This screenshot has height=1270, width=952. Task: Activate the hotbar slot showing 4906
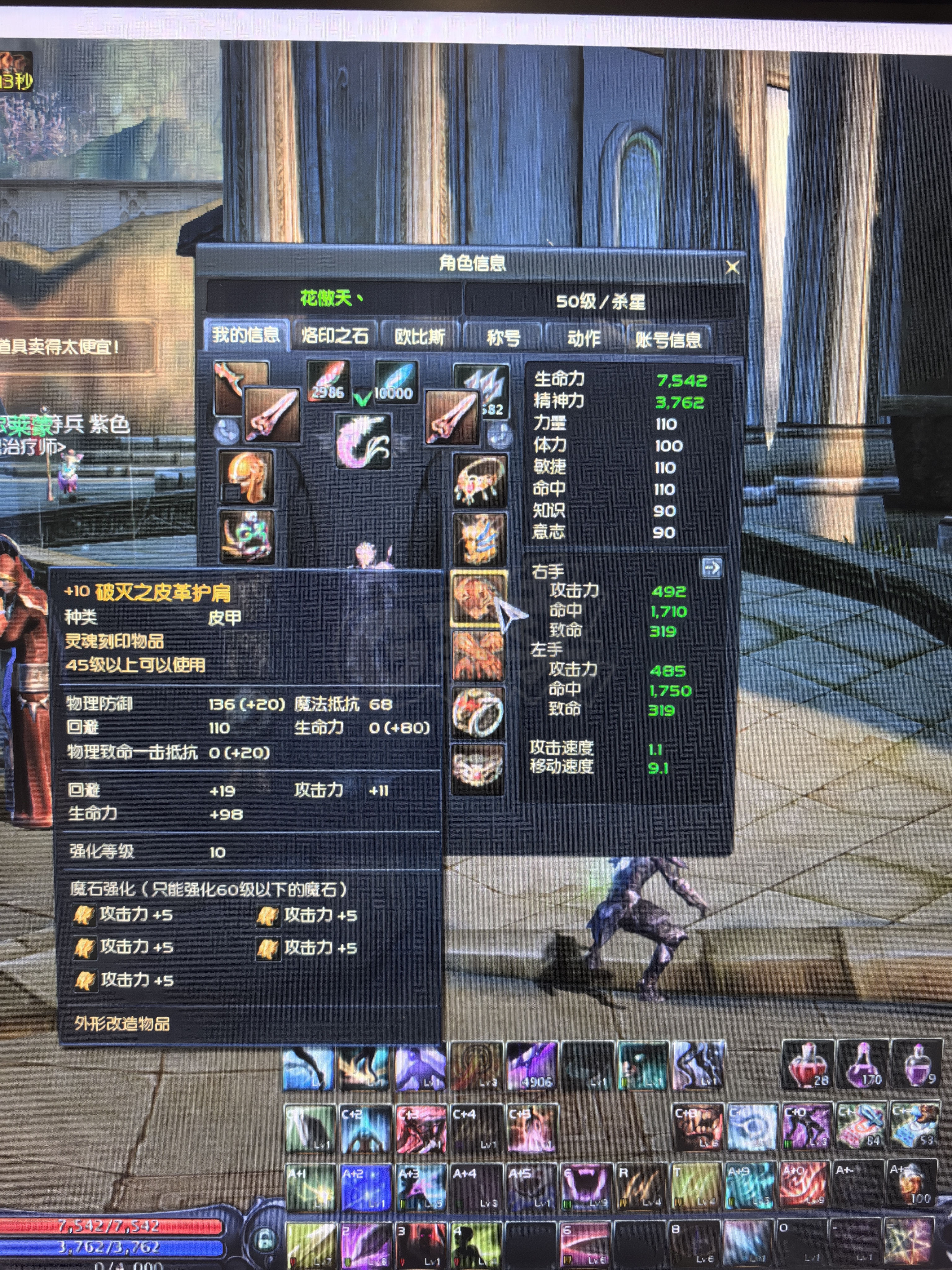(532, 1067)
